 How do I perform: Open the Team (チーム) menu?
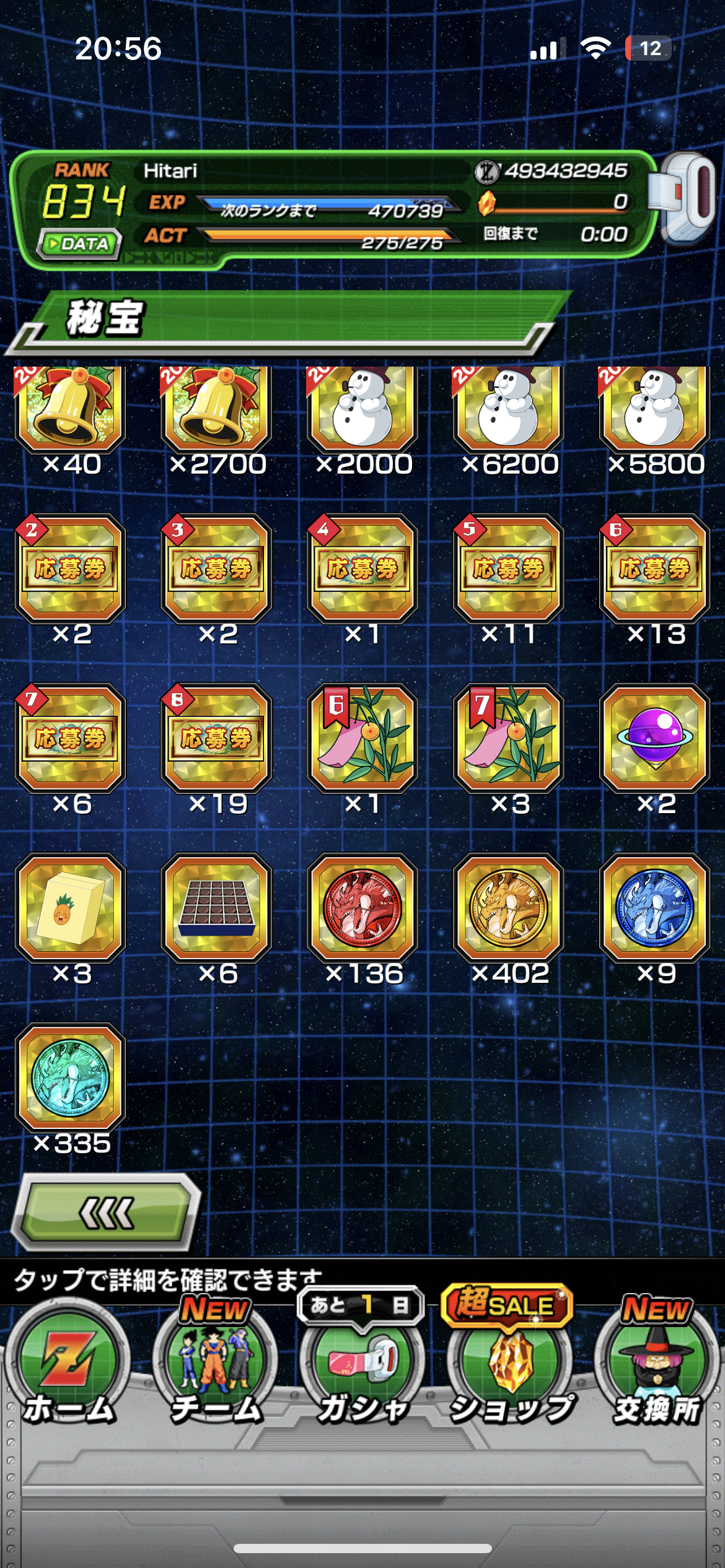tap(215, 1370)
